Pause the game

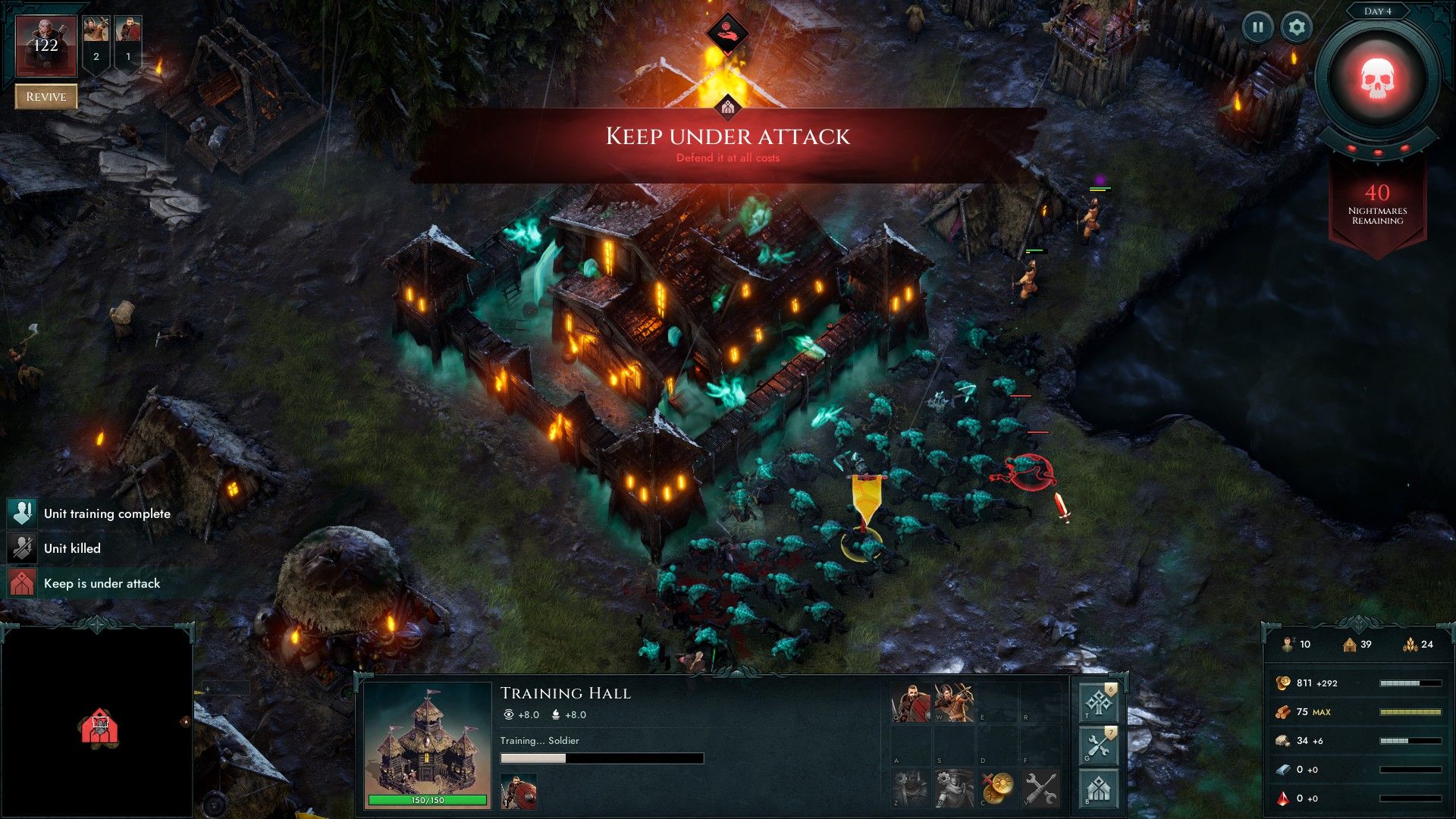(x=1257, y=28)
